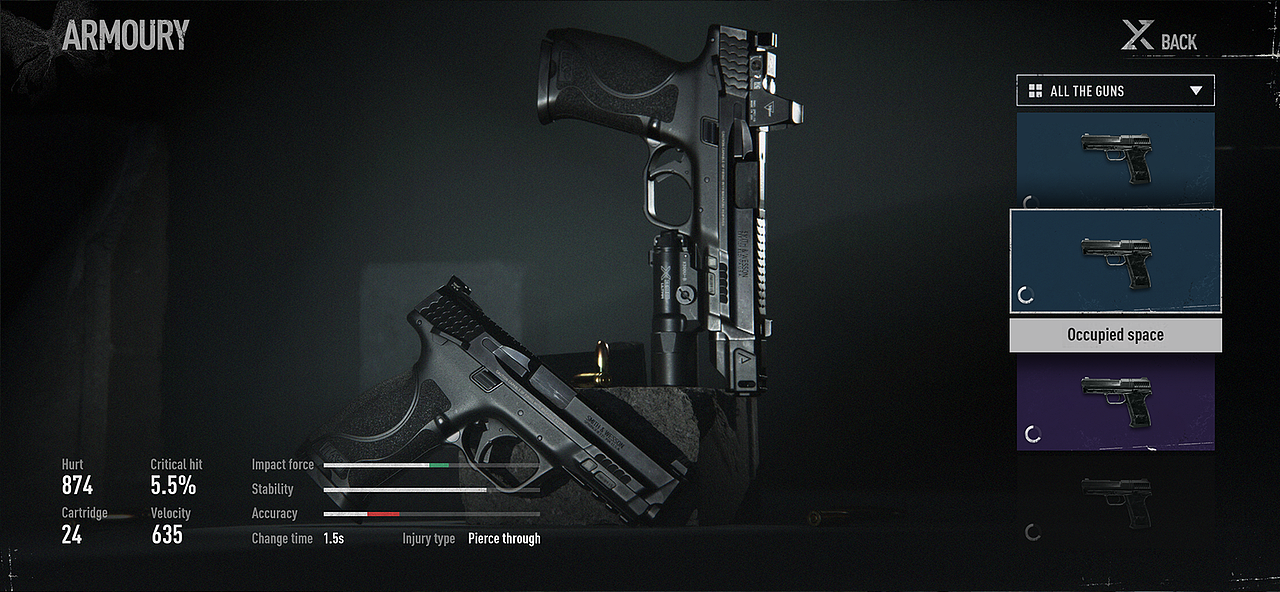Go back using the Back button
1280x592 pixels.
tap(1160, 40)
